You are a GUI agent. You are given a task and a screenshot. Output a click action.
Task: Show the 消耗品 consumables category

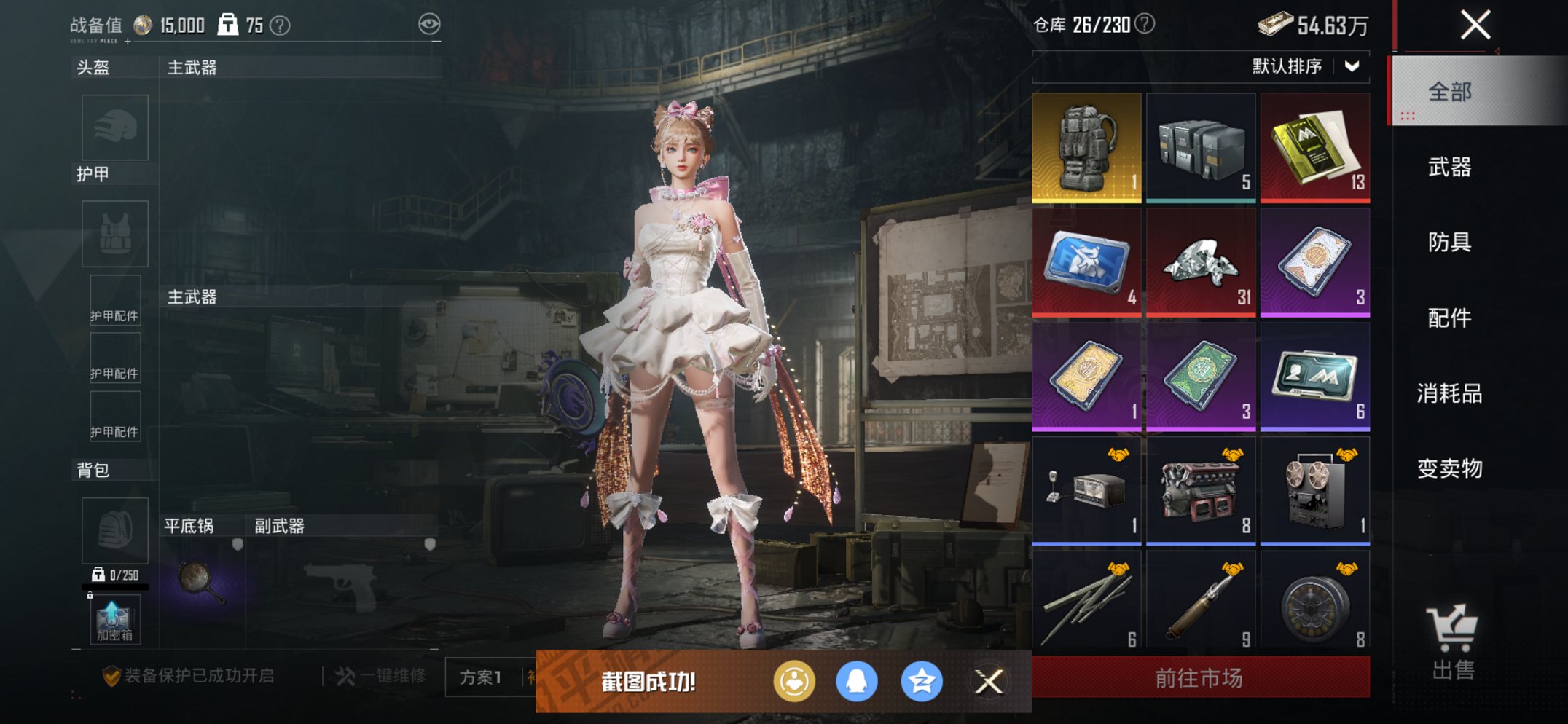1449,393
